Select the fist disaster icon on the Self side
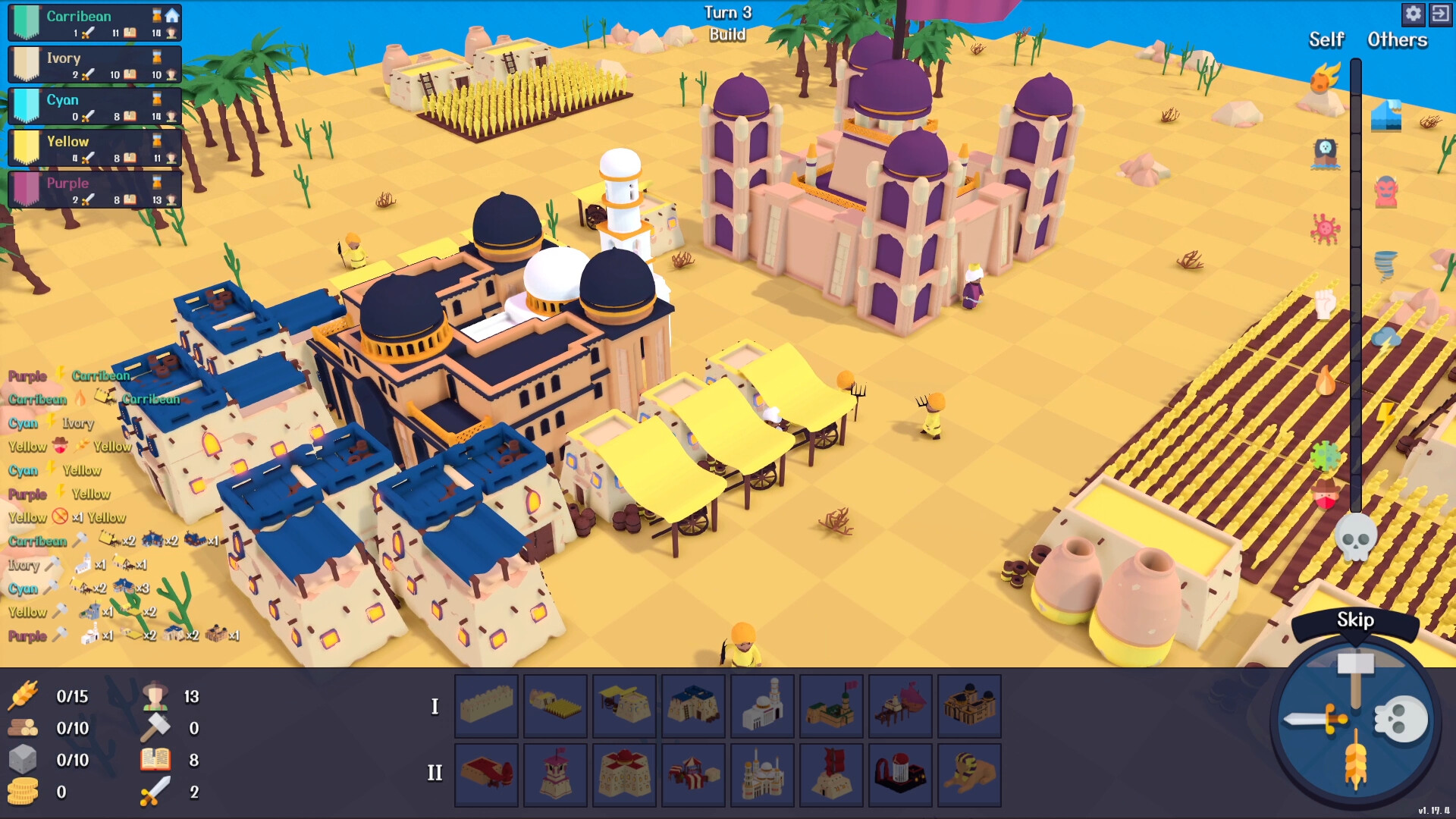This screenshot has height=819, width=1456. point(1323,303)
